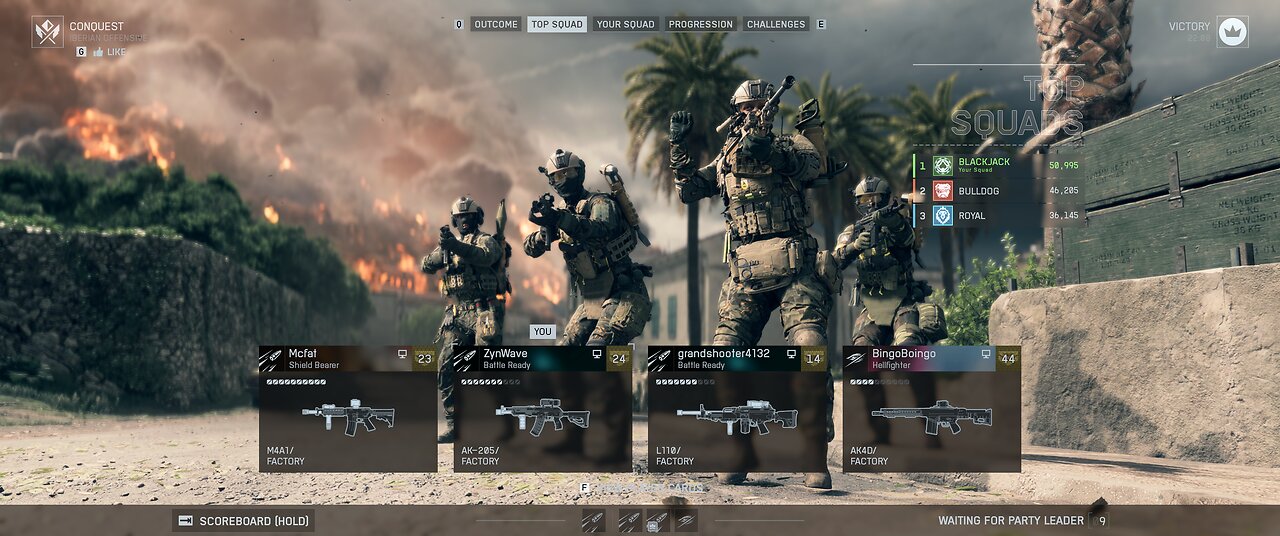The height and width of the screenshot is (536, 1280).
Task: Show the Progression tab
Action: (700, 24)
